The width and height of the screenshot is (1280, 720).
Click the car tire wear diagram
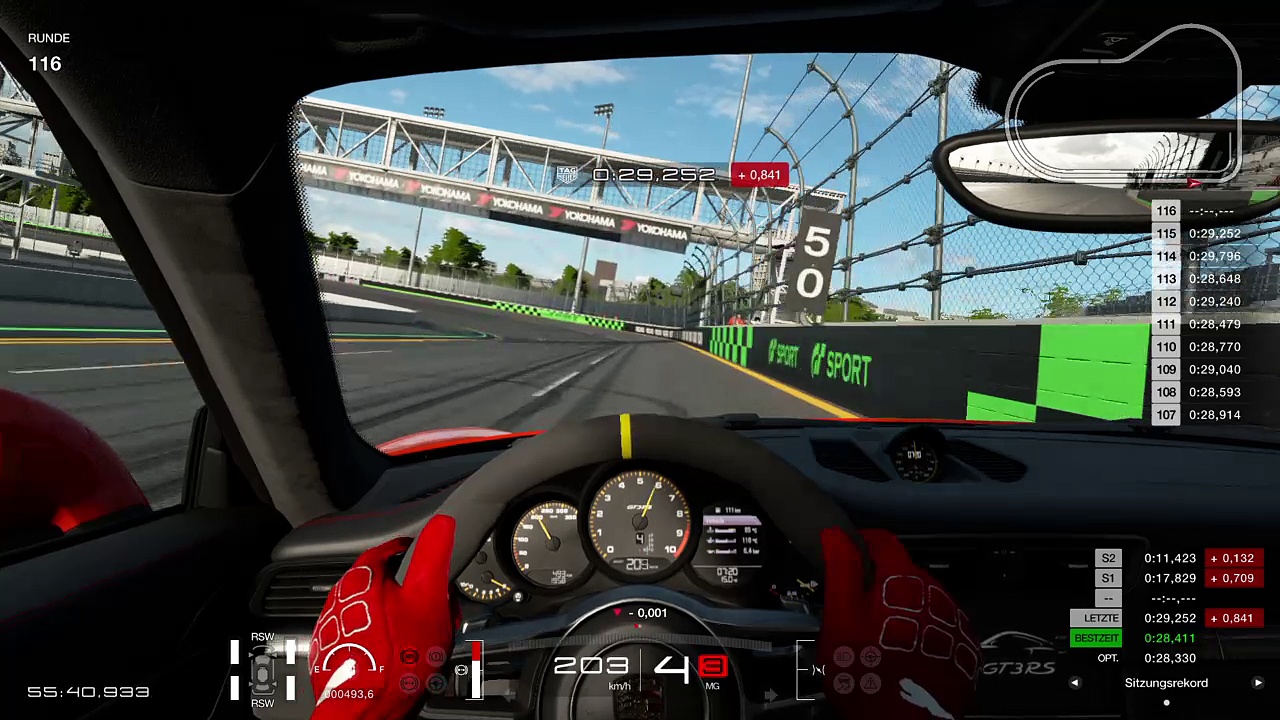[263, 668]
